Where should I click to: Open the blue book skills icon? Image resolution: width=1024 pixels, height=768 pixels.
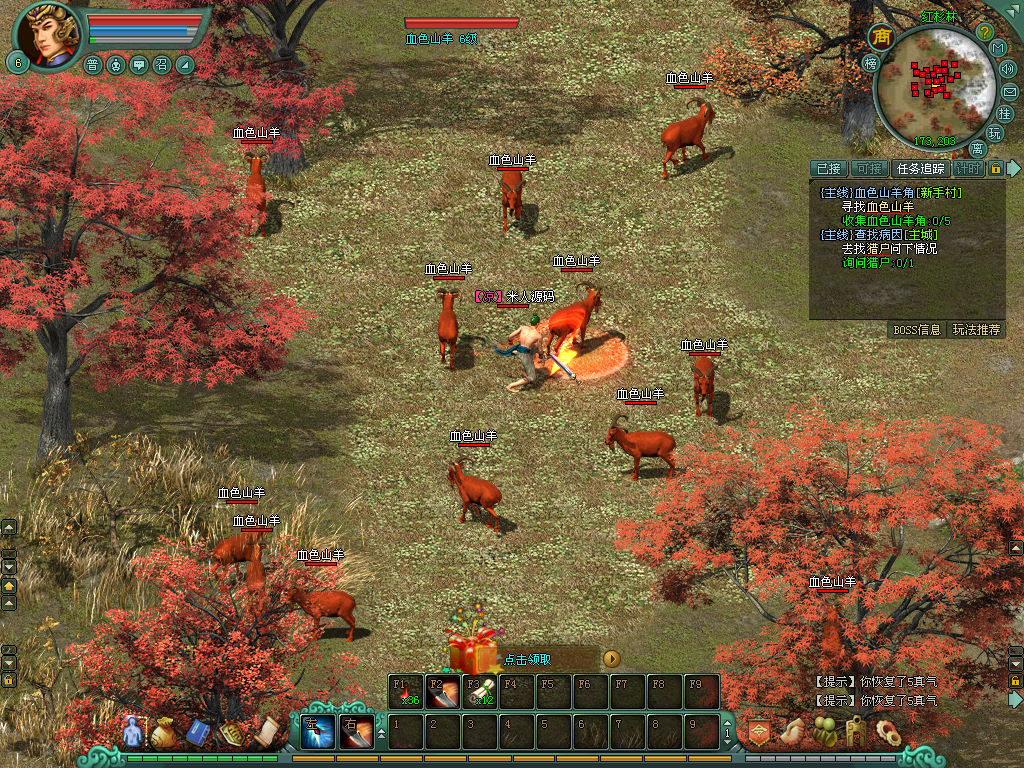pyautogui.click(x=198, y=734)
